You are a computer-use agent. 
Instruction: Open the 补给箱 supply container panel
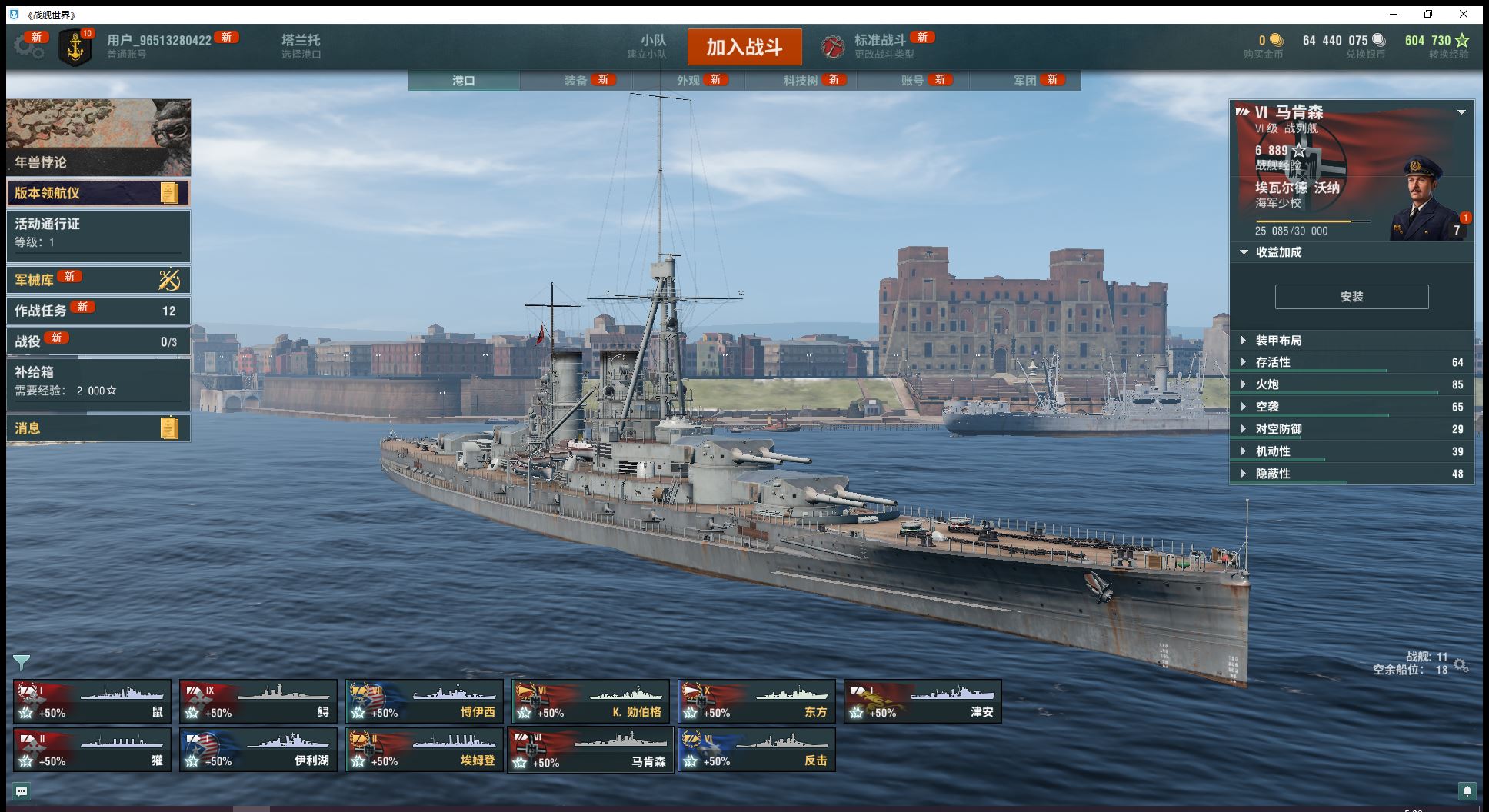(98, 381)
